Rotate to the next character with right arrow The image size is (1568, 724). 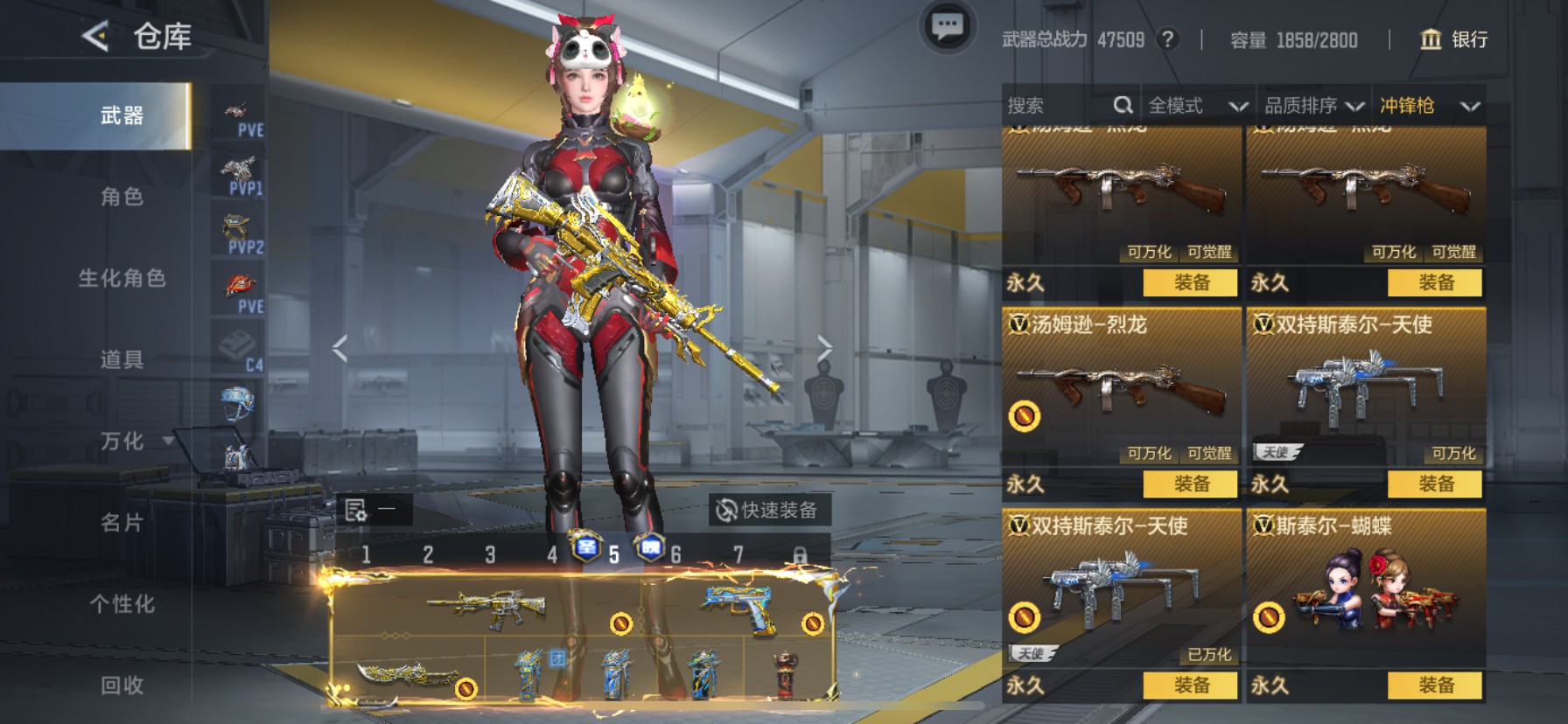tap(824, 349)
